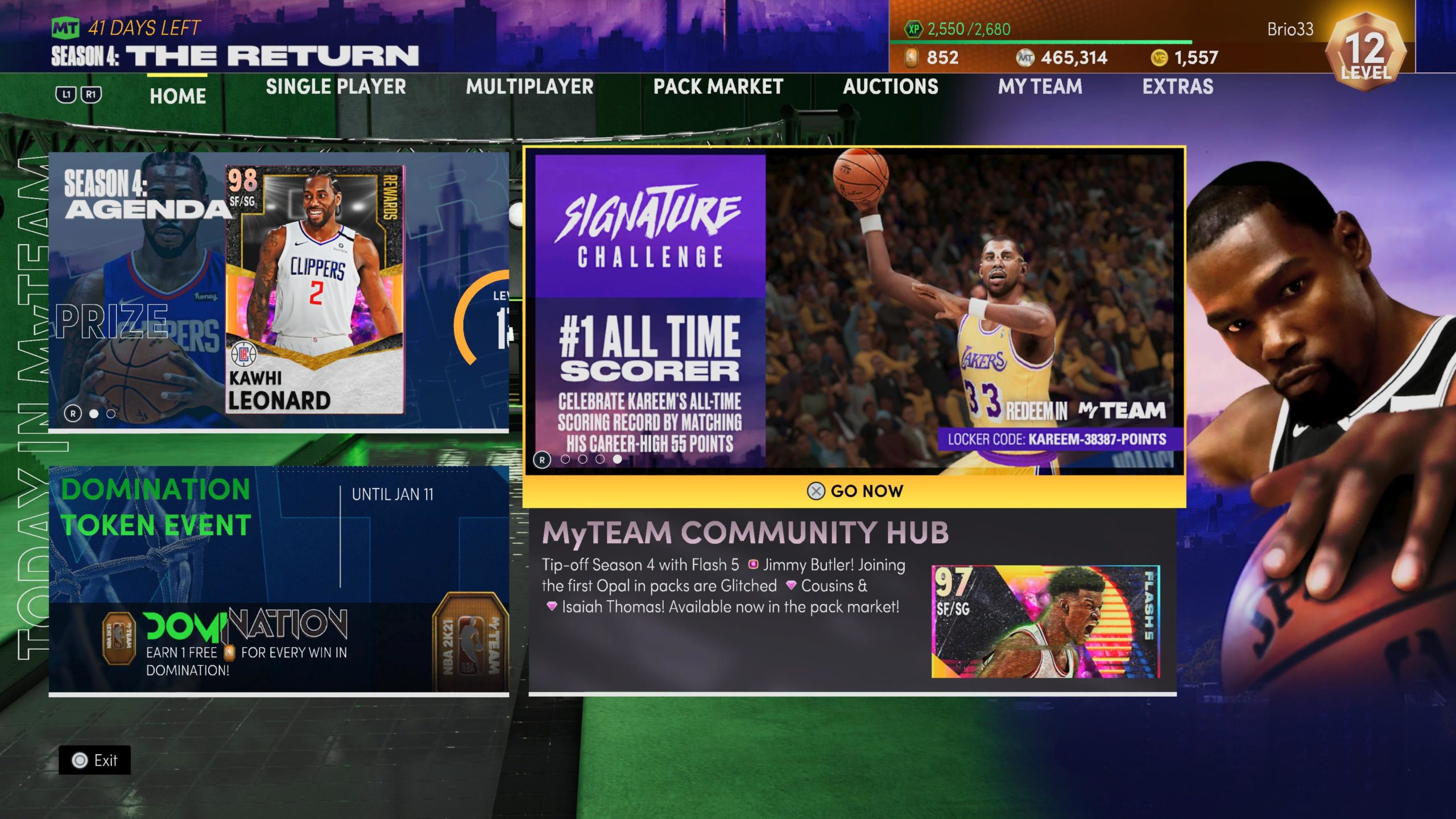Click the Go Now button
Image resolution: width=1456 pixels, height=819 pixels.
(x=854, y=491)
